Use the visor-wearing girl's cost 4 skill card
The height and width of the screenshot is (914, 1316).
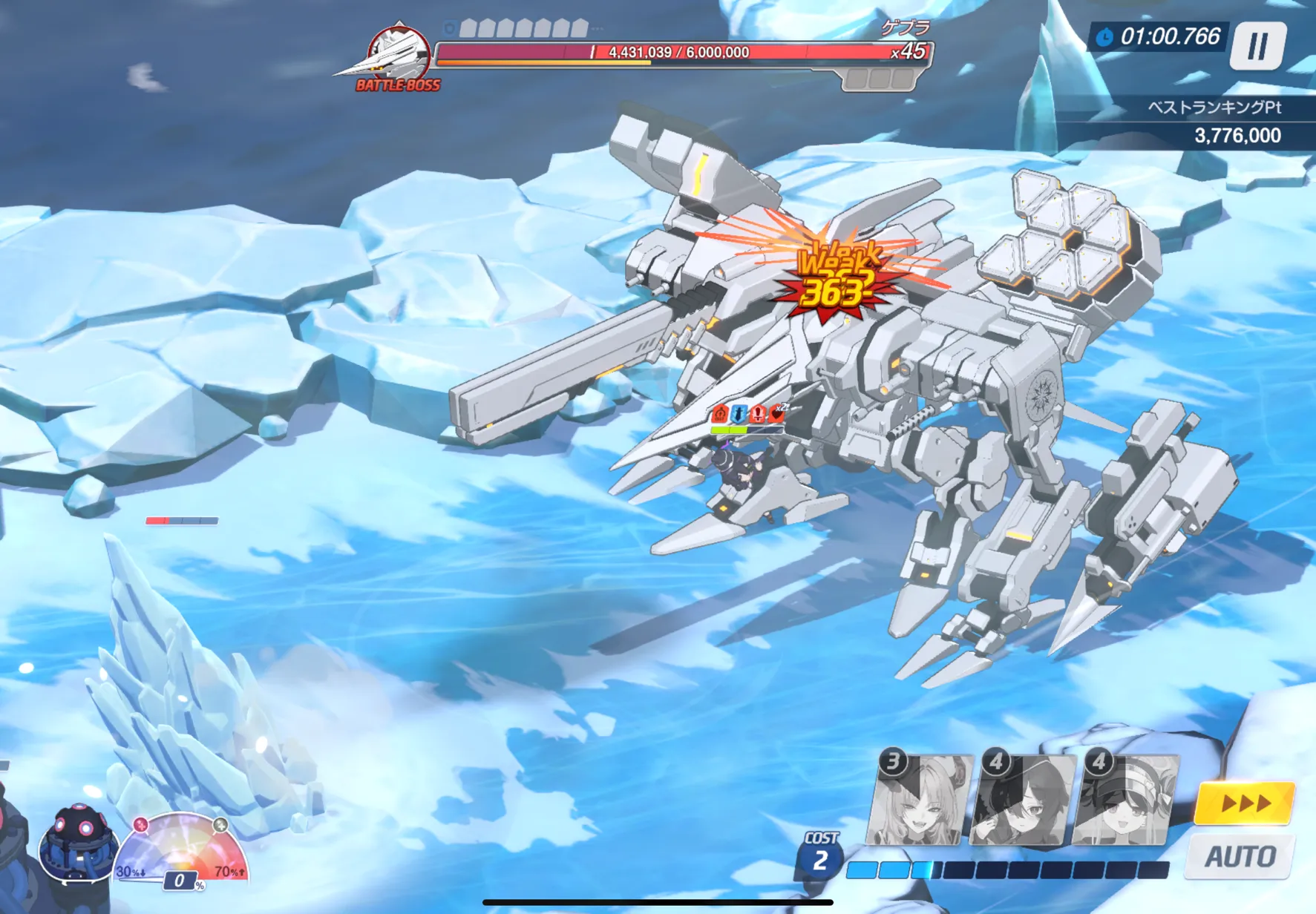[x=1125, y=801]
